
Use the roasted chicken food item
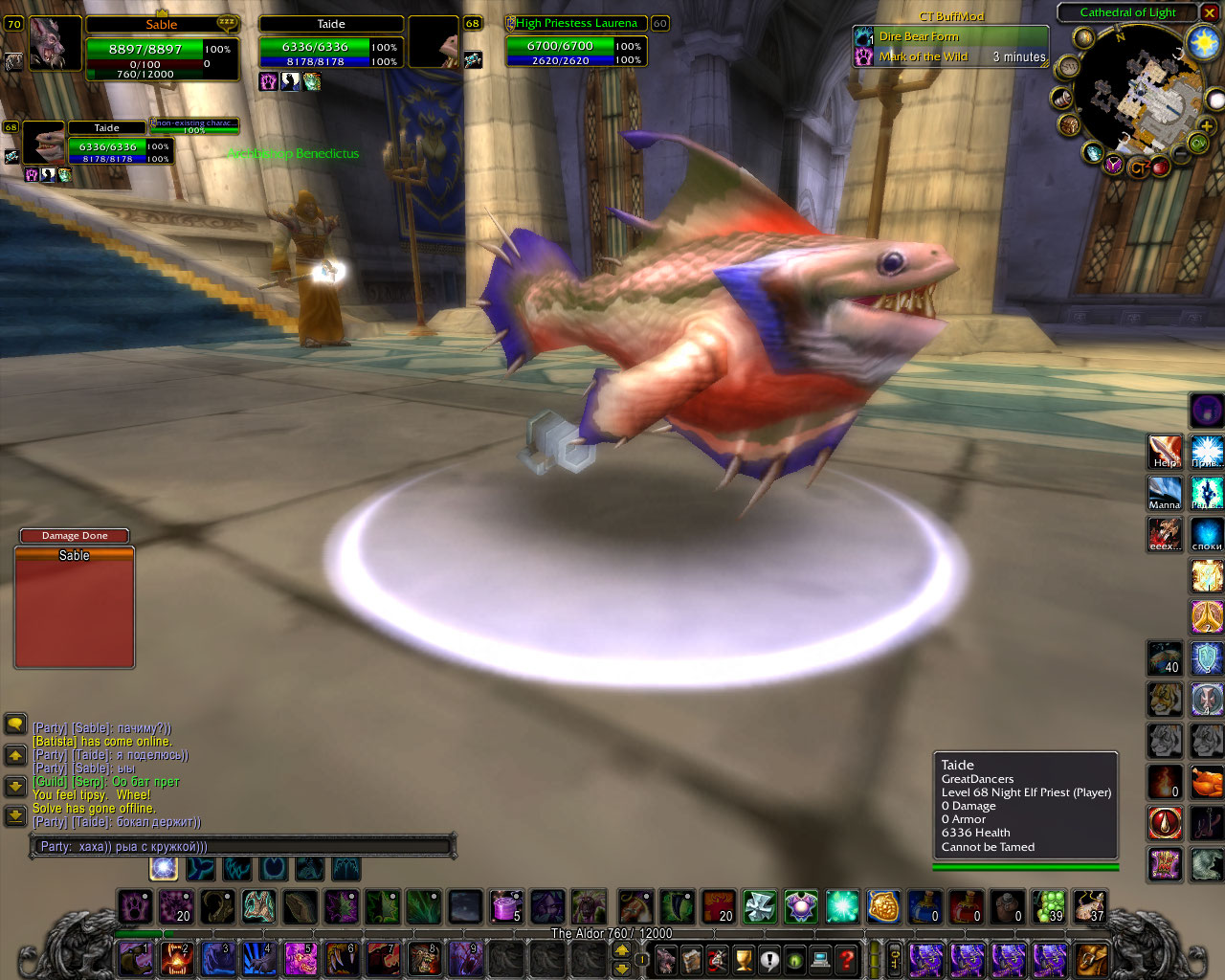tap(1207, 782)
